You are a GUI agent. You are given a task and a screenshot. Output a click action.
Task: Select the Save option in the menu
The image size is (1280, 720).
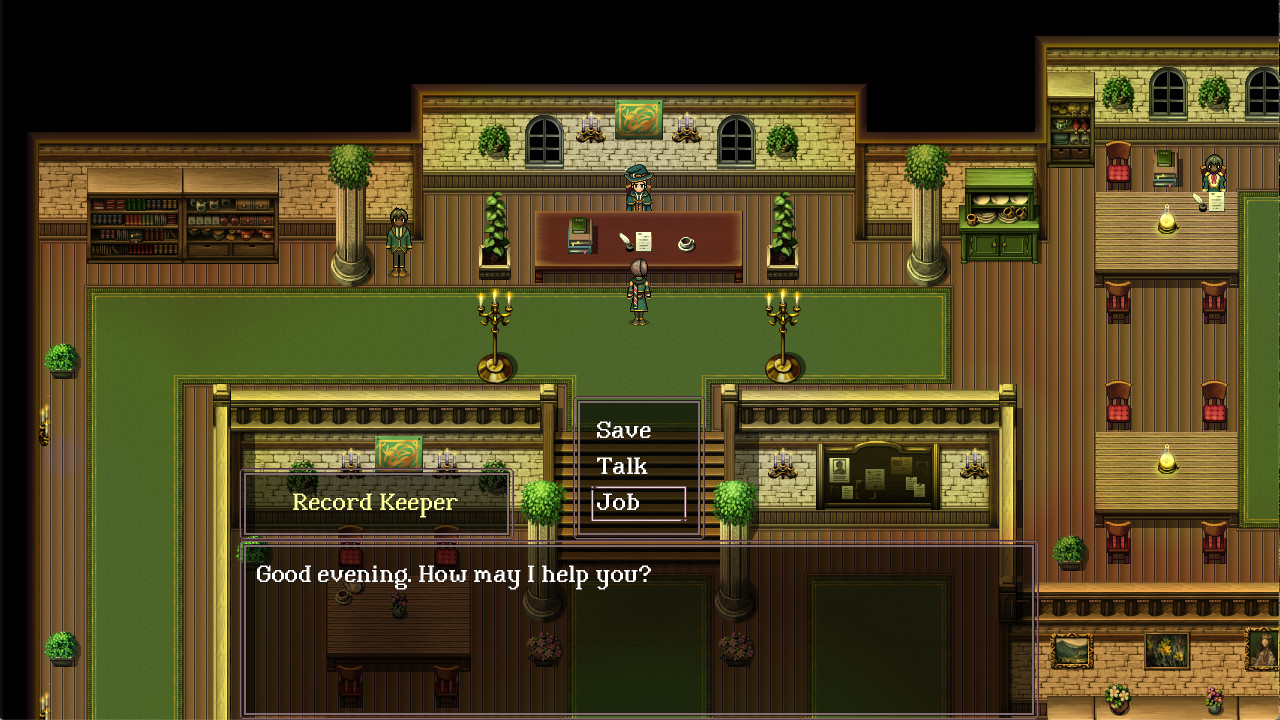(x=622, y=430)
